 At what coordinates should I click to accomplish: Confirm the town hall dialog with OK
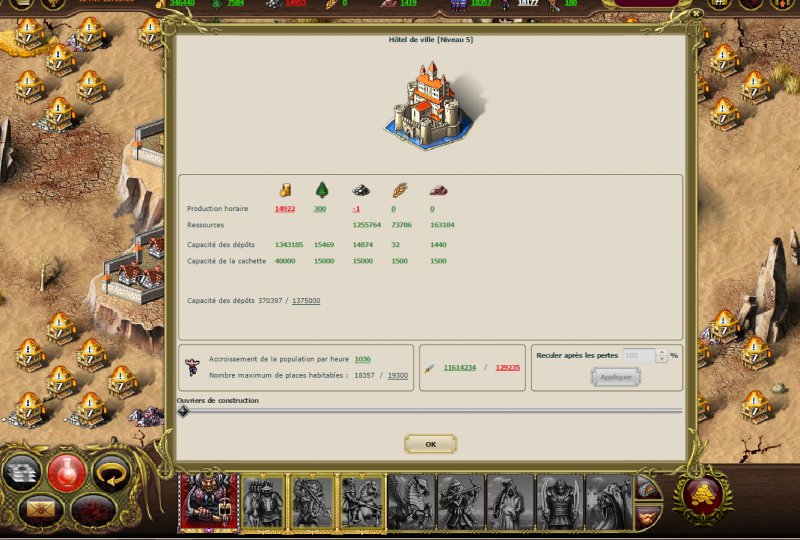(430, 444)
